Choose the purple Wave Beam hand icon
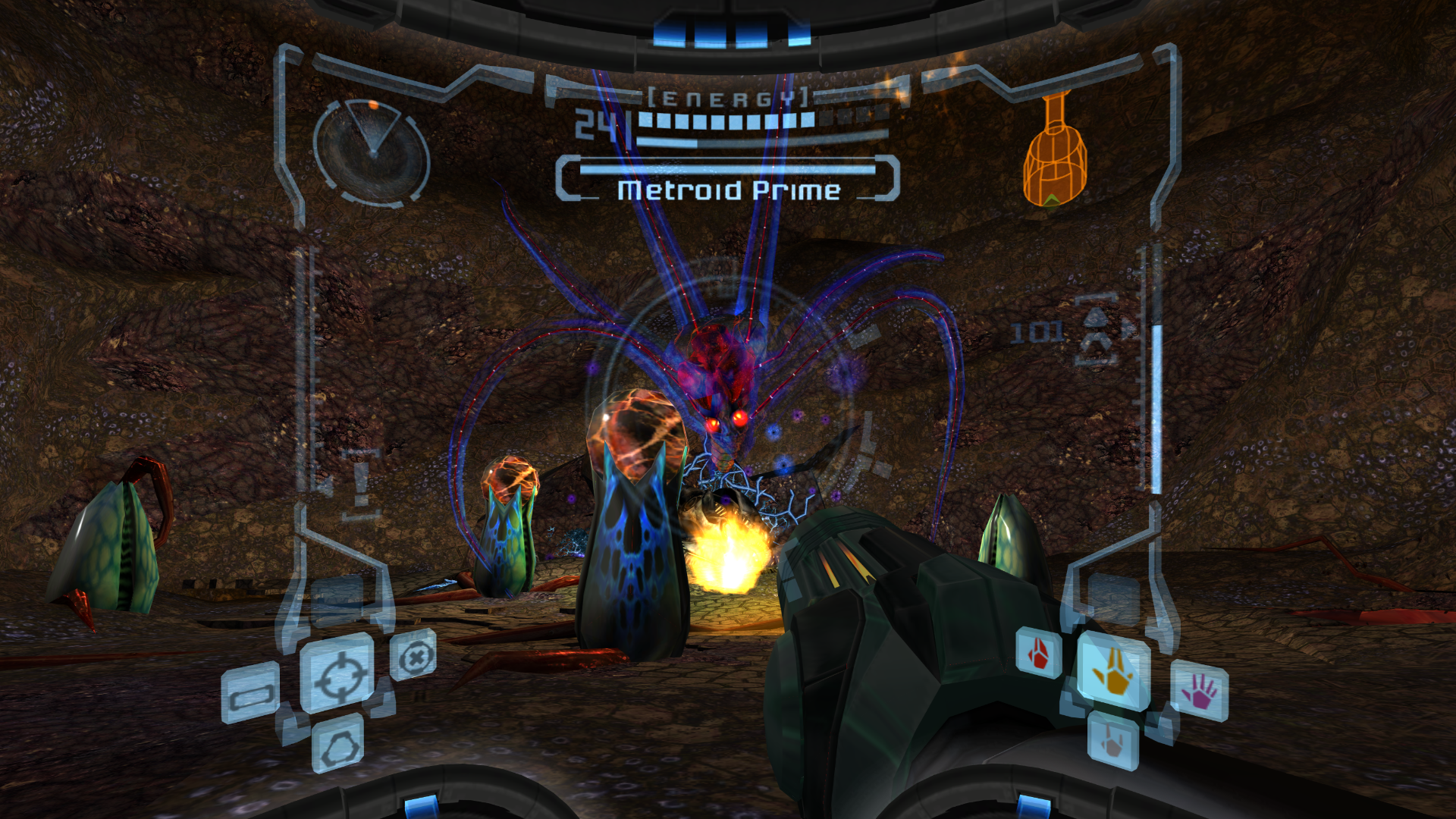The image size is (1456, 819). (1200, 691)
